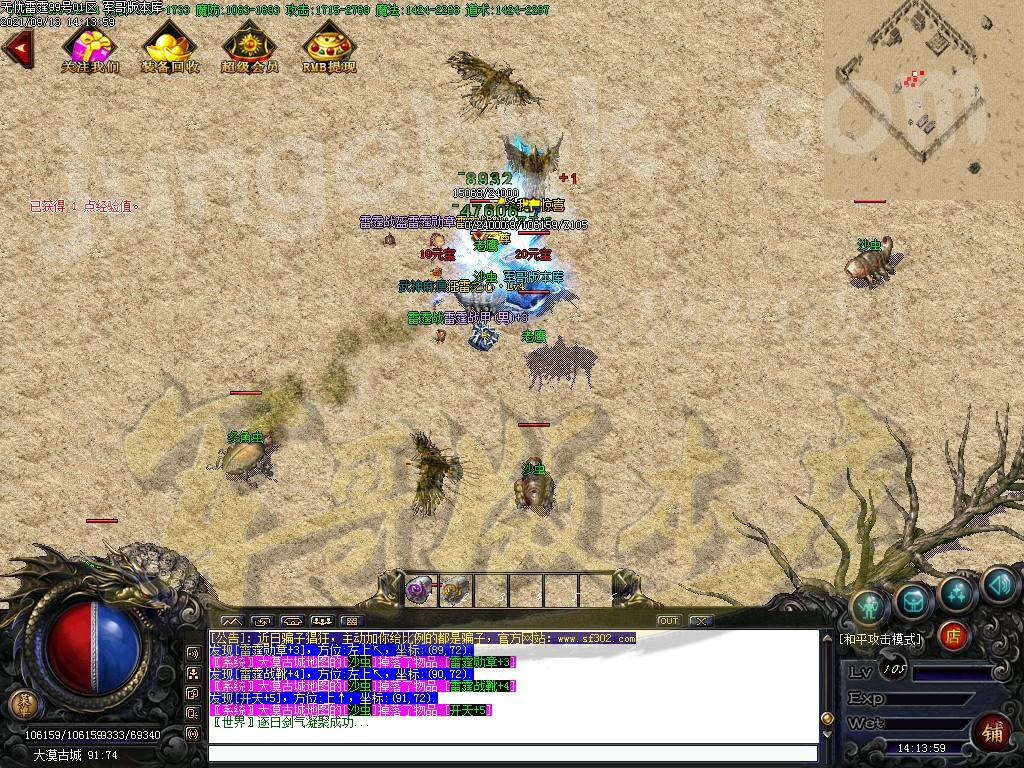1024x768 pixels.
Task: Select the purple scroll hotbar slot
Action: (x=418, y=590)
